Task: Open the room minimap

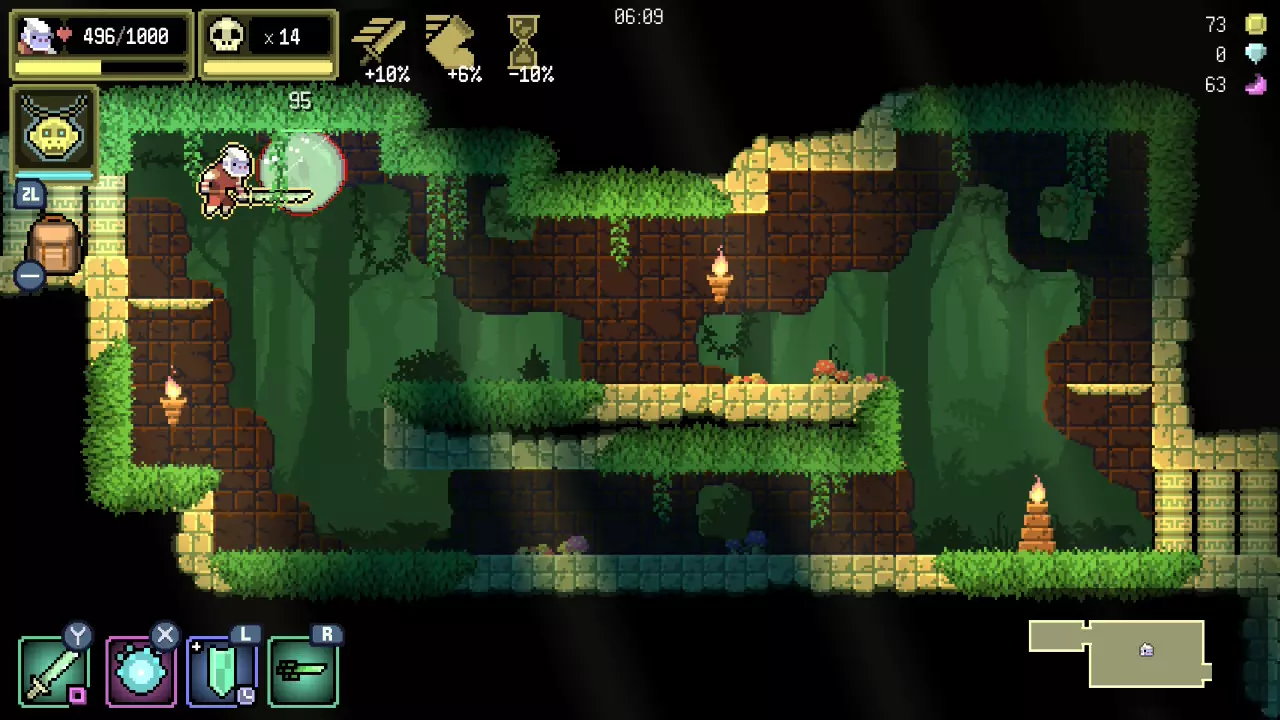Action: [x=1118, y=653]
